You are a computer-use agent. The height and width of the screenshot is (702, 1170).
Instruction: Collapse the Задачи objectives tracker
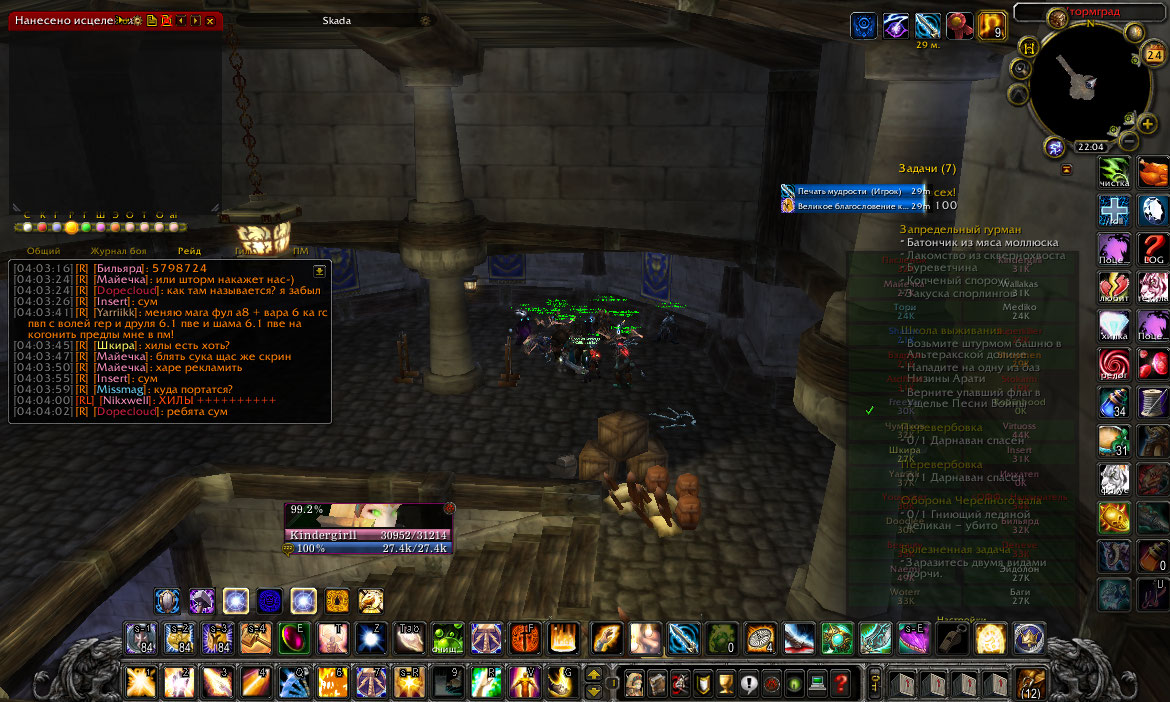point(1066,170)
